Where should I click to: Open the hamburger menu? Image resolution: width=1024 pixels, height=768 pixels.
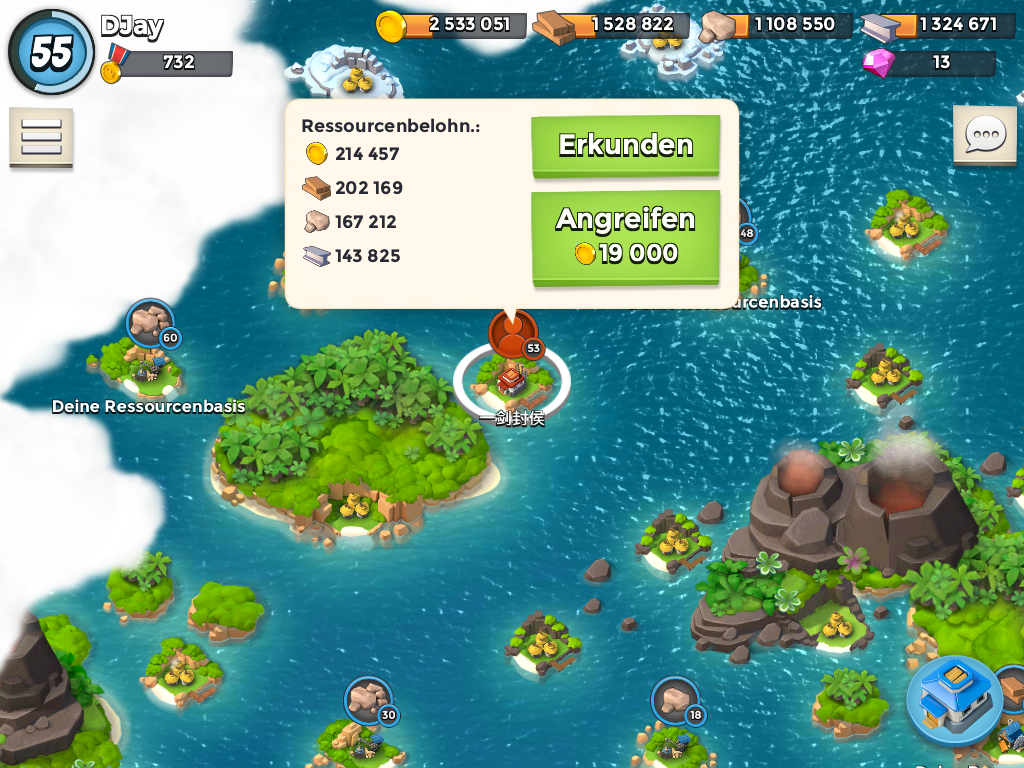(41, 137)
